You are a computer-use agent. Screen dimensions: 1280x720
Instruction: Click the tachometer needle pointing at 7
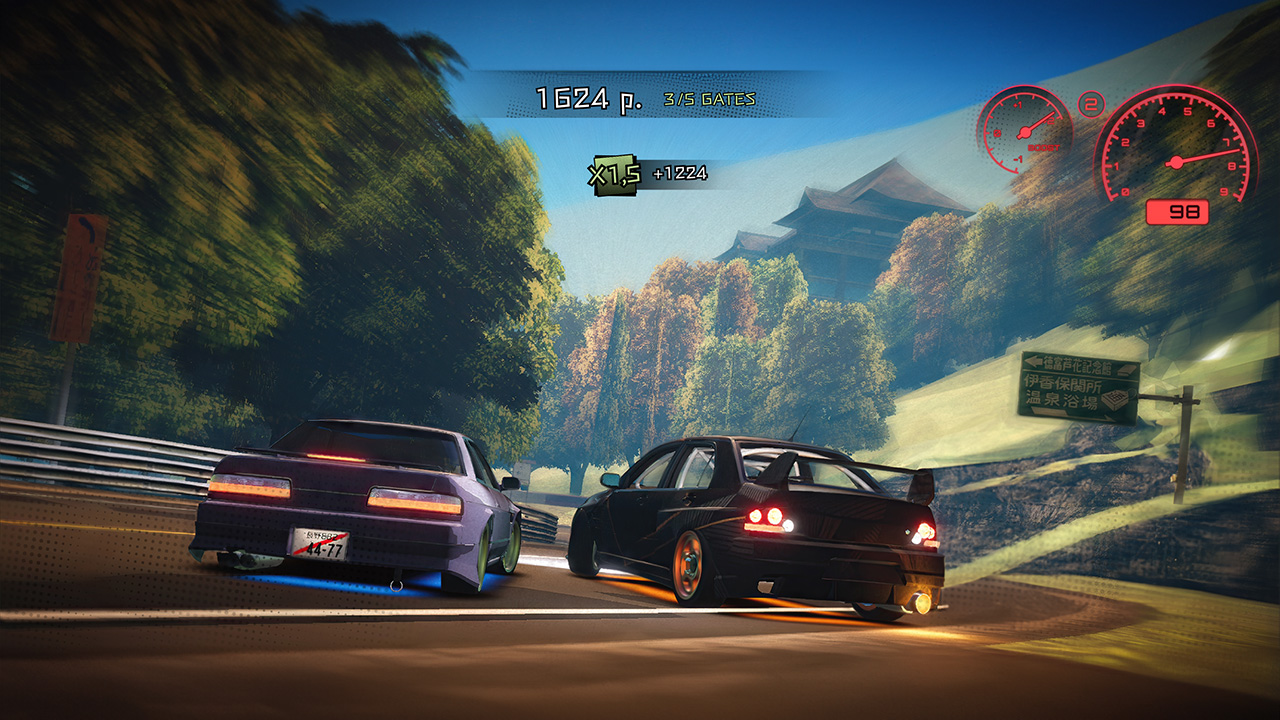coord(1215,153)
